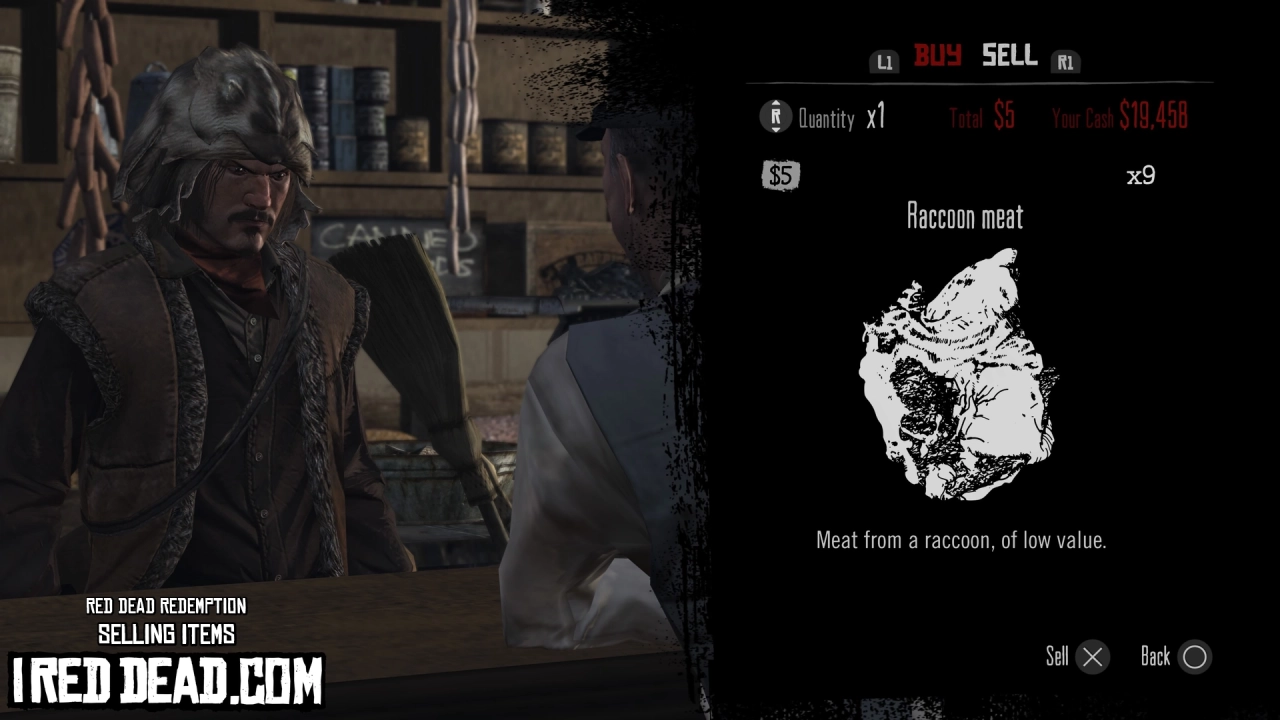The height and width of the screenshot is (720, 1280).
Task: Select the circle button icon next to Back
Action: point(1195,657)
